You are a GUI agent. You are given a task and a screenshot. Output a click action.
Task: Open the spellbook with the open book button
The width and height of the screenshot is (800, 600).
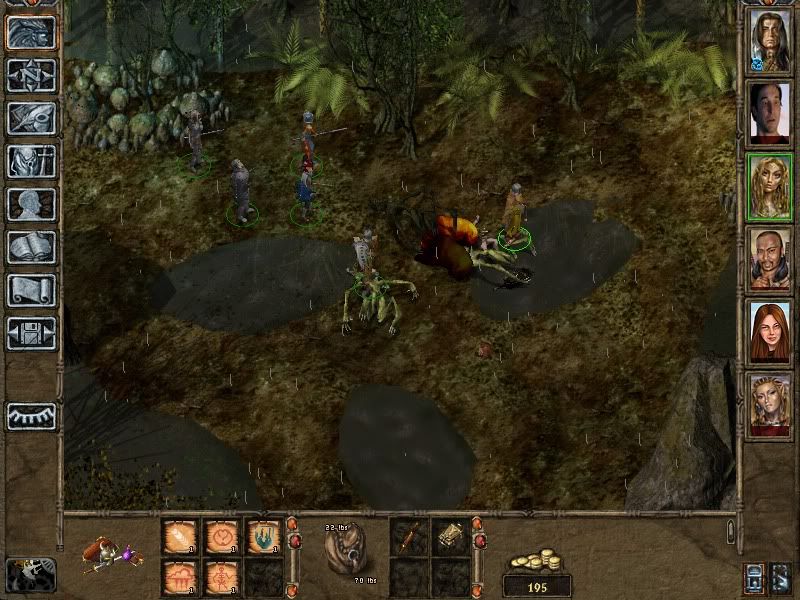31,247
